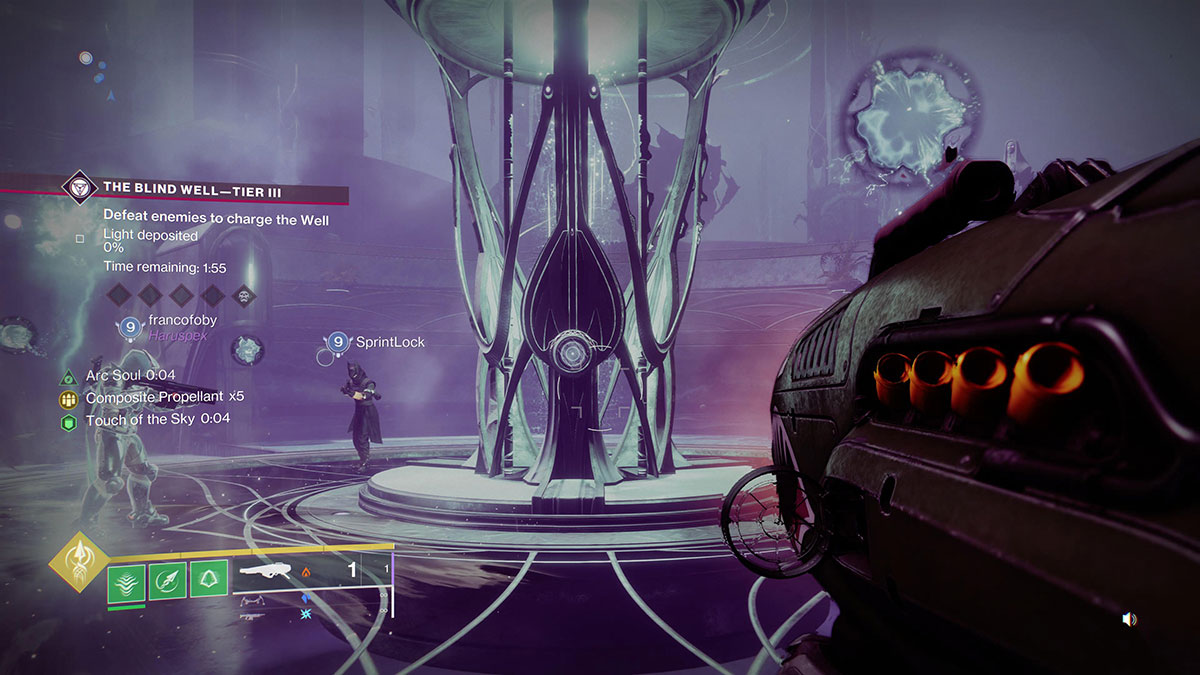Trigger the green melee ability icon
Viewport: 1200px width, 675px height.
(208, 581)
